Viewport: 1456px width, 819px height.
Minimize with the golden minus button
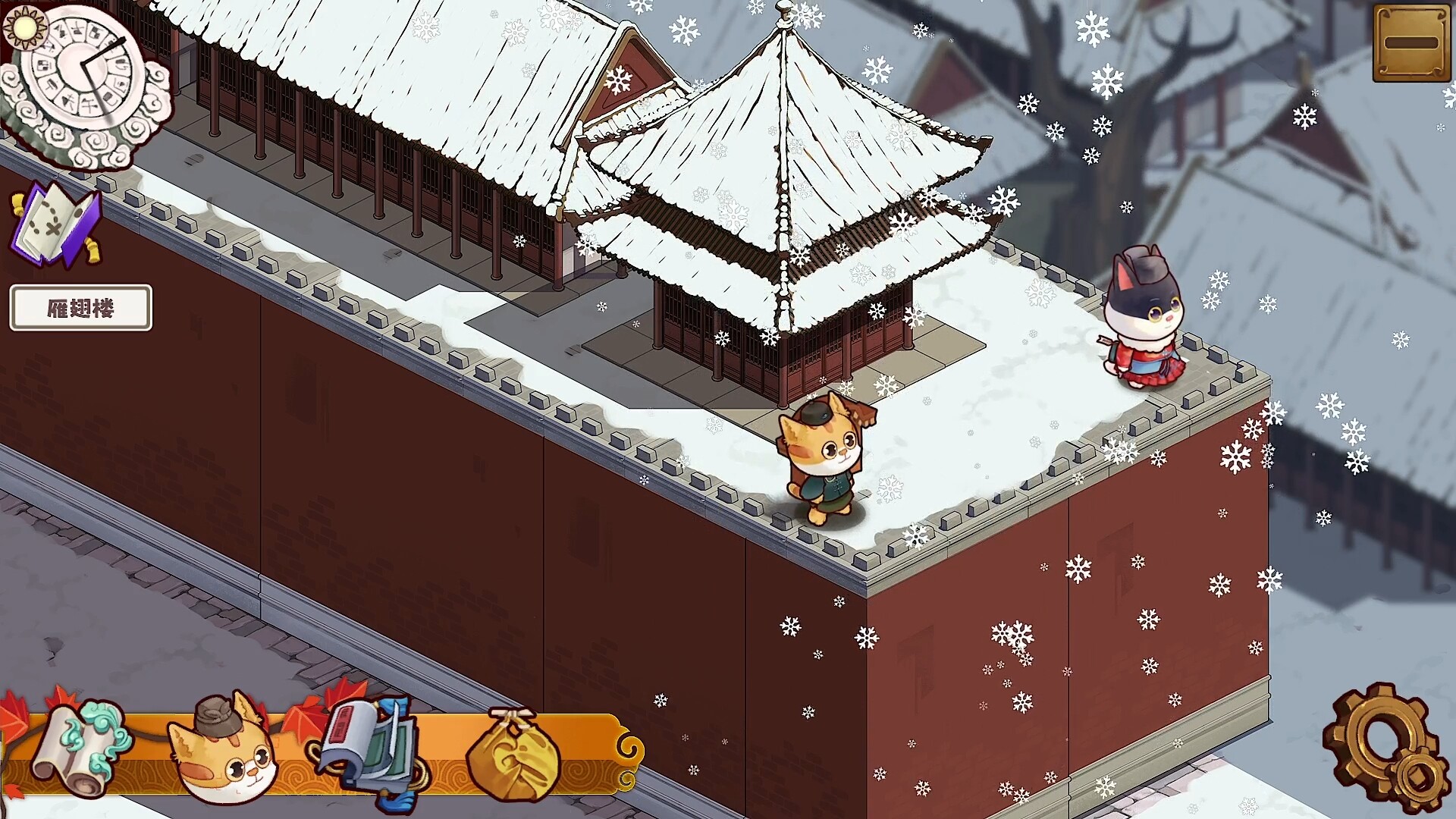(1411, 43)
